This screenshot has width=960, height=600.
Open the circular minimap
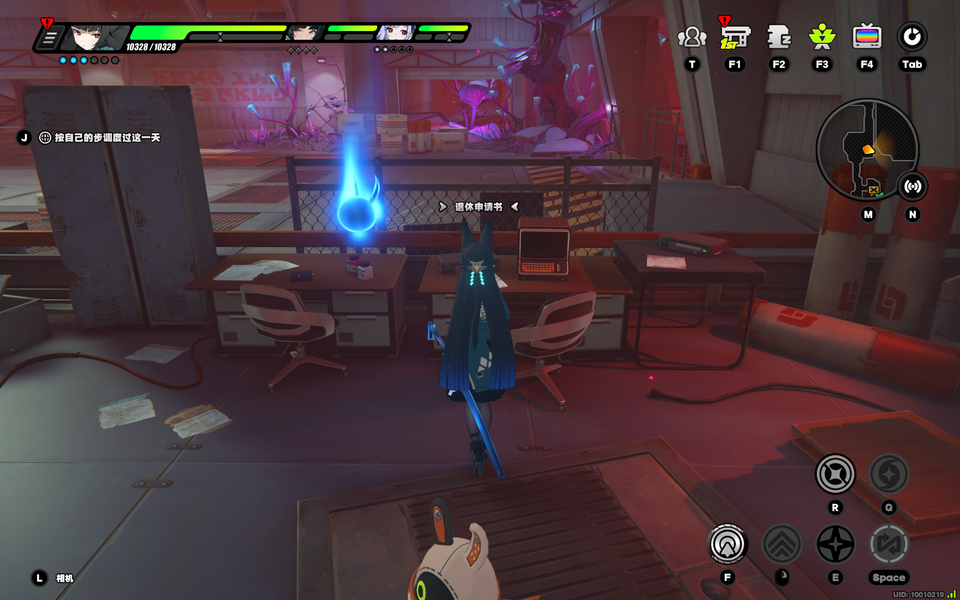pos(866,149)
